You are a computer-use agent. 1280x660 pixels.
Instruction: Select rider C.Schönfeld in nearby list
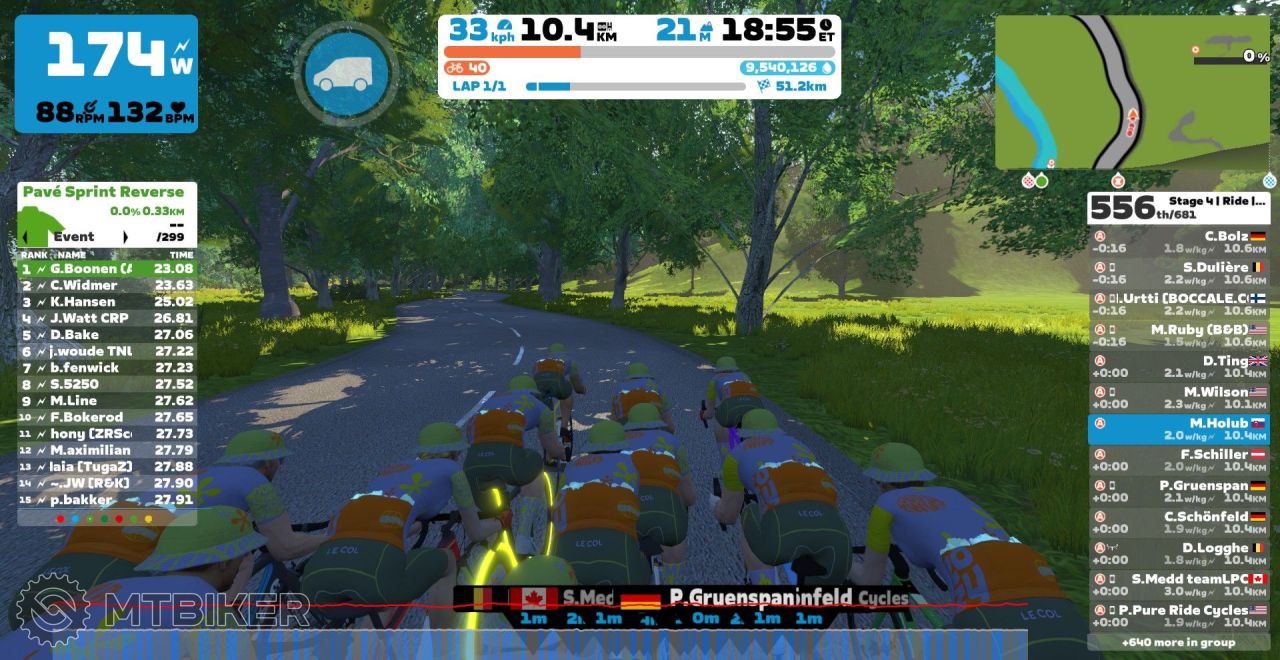point(1178,523)
